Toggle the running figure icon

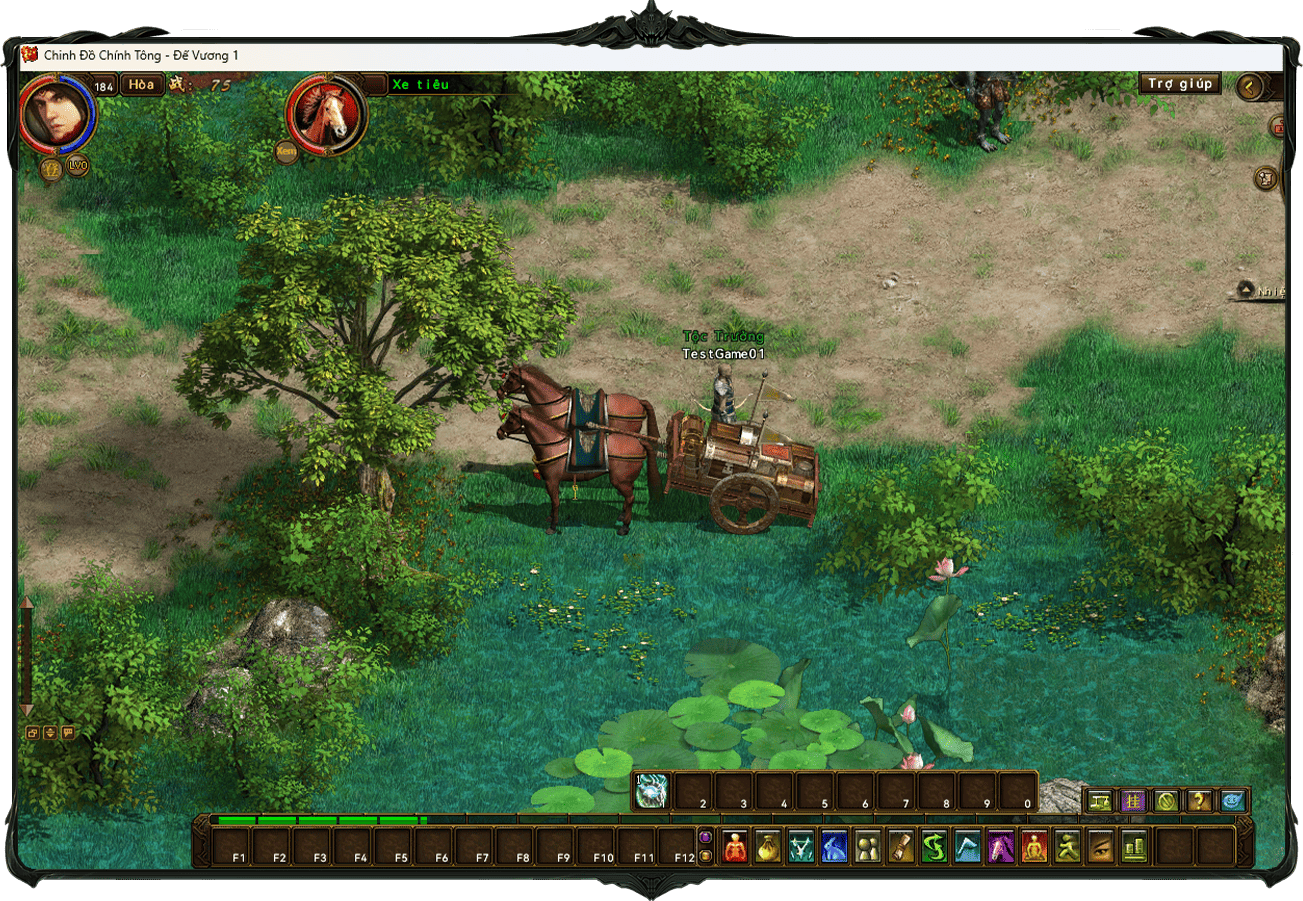click(x=1066, y=846)
